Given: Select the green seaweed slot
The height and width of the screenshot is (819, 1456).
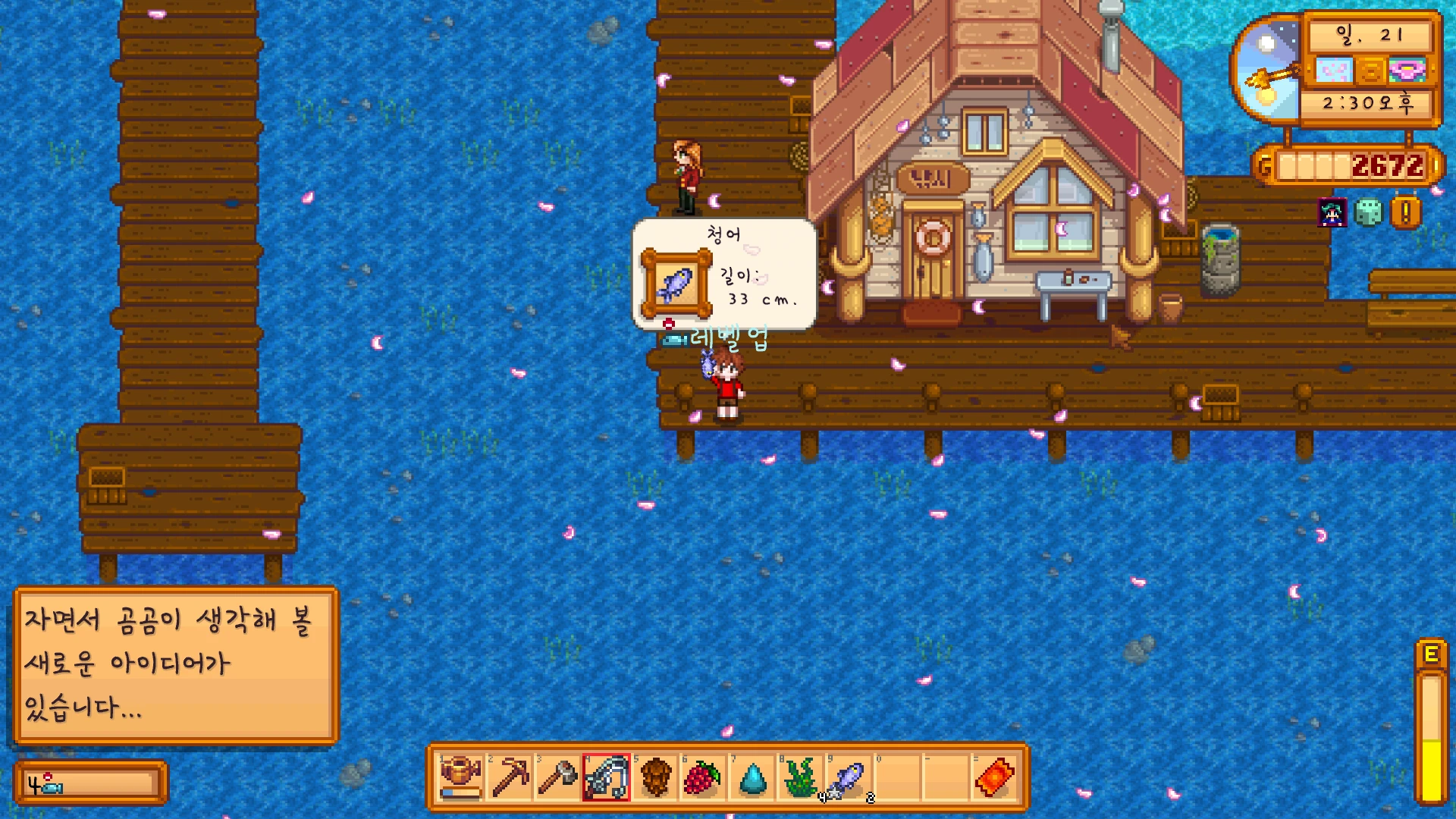Looking at the screenshot, I should (x=801, y=777).
